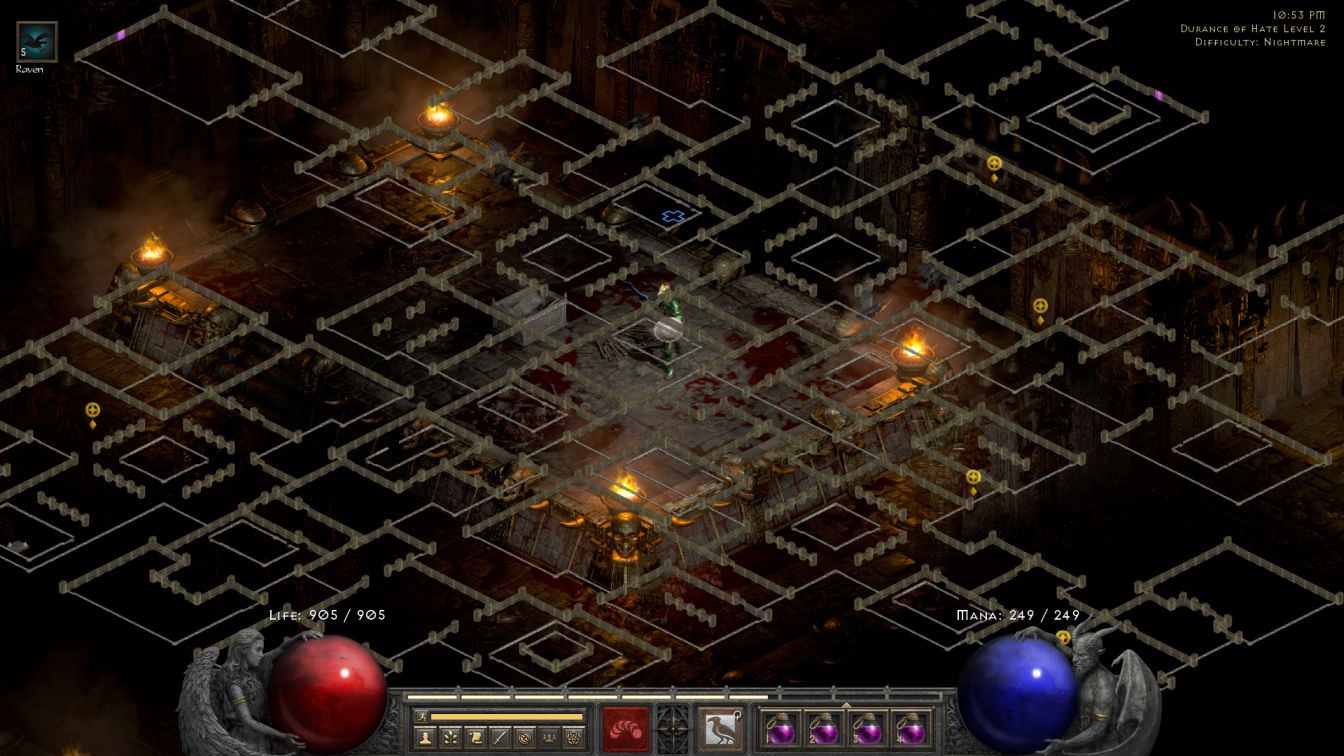Expand the belt with the small arrow
The image size is (1344, 756).
[845, 705]
